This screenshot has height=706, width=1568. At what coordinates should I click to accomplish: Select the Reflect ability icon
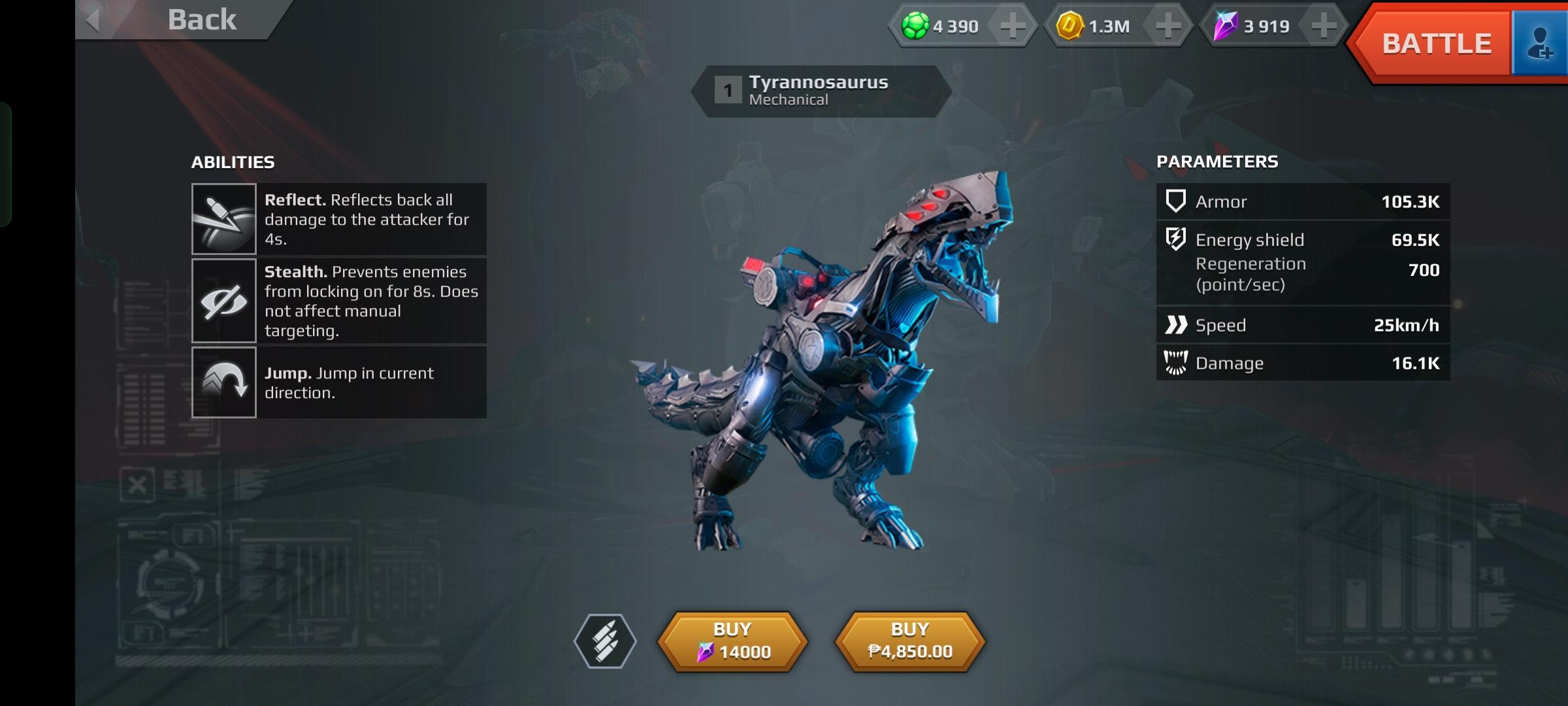point(224,219)
